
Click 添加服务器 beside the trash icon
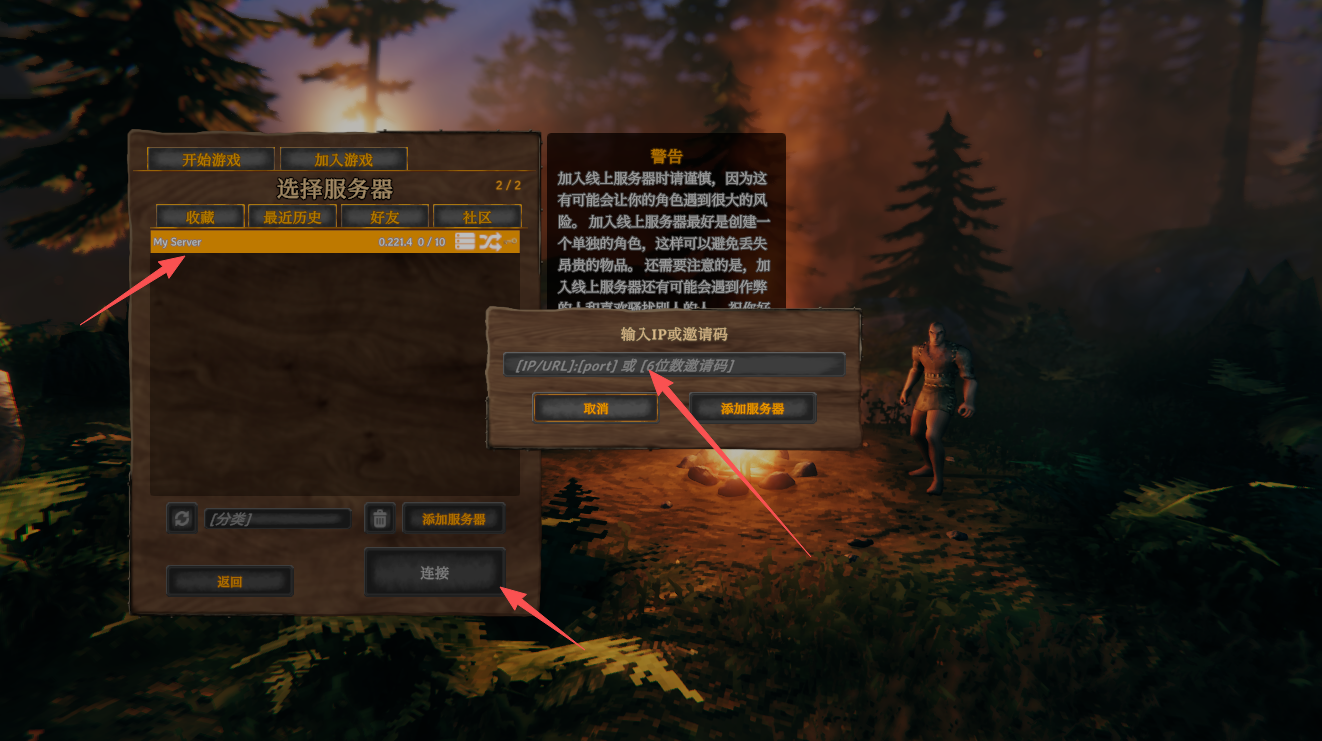pos(453,519)
